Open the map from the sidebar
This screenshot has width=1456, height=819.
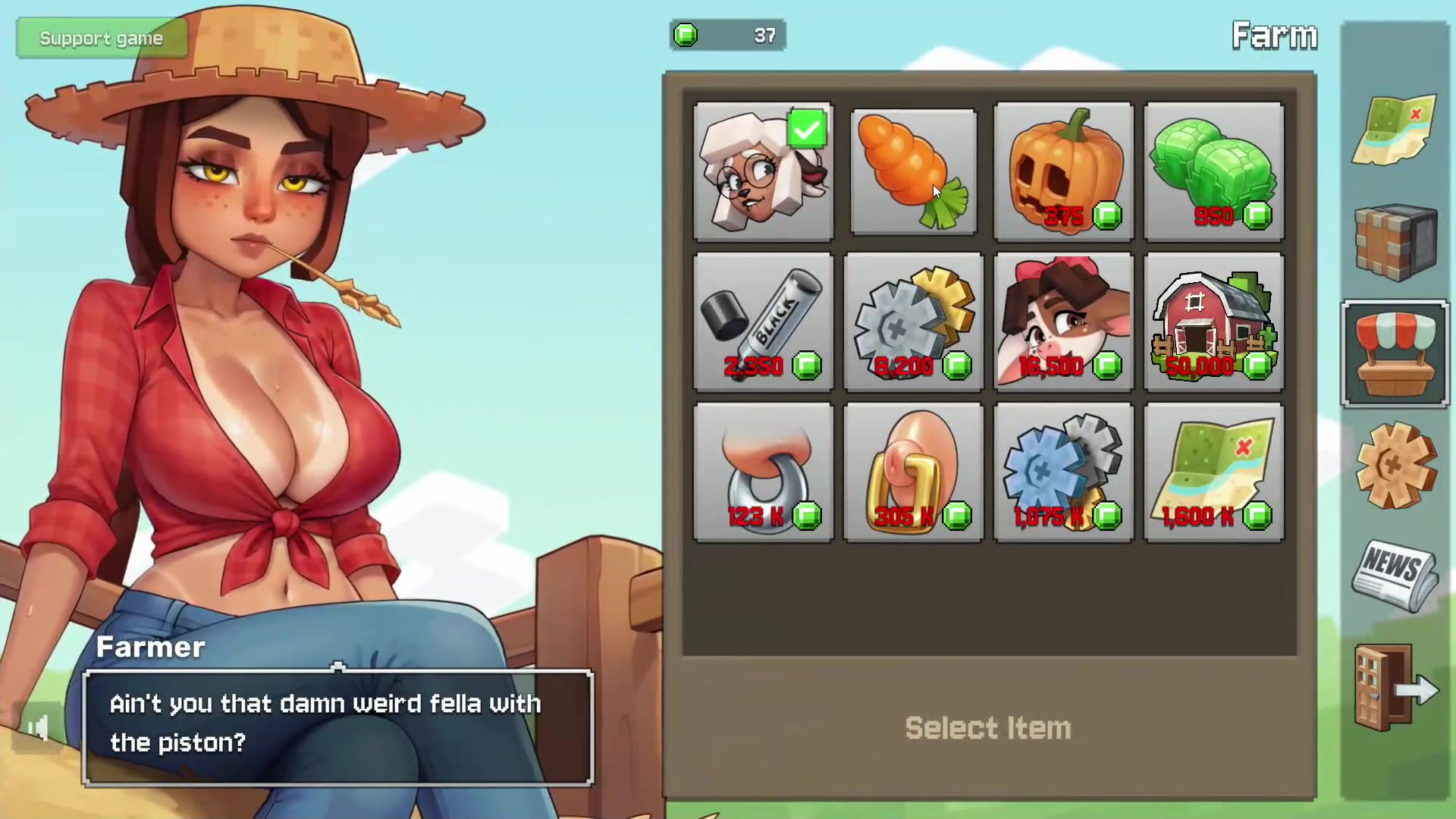(1395, 130)
